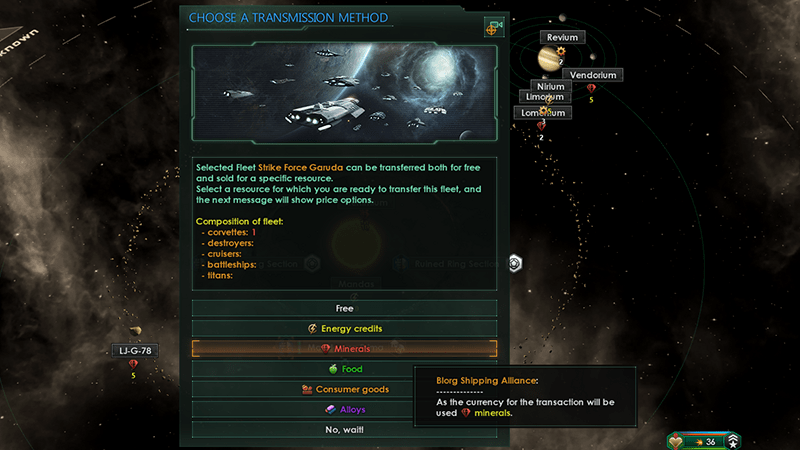Choose the Free transfer option
Screen dimensions: 800x450
[x=344, y=309]
